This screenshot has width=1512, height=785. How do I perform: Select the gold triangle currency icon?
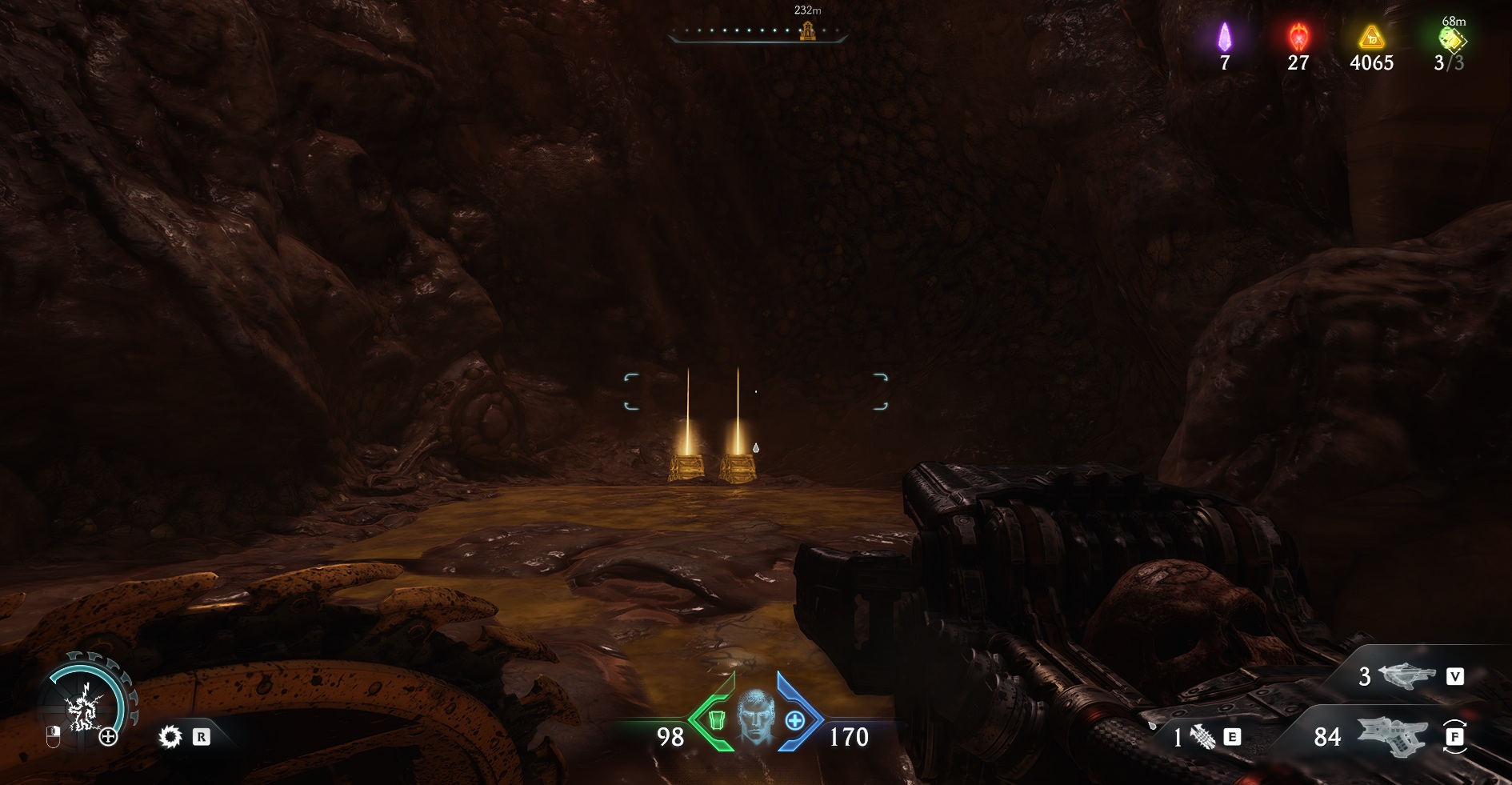point(1371,37)
